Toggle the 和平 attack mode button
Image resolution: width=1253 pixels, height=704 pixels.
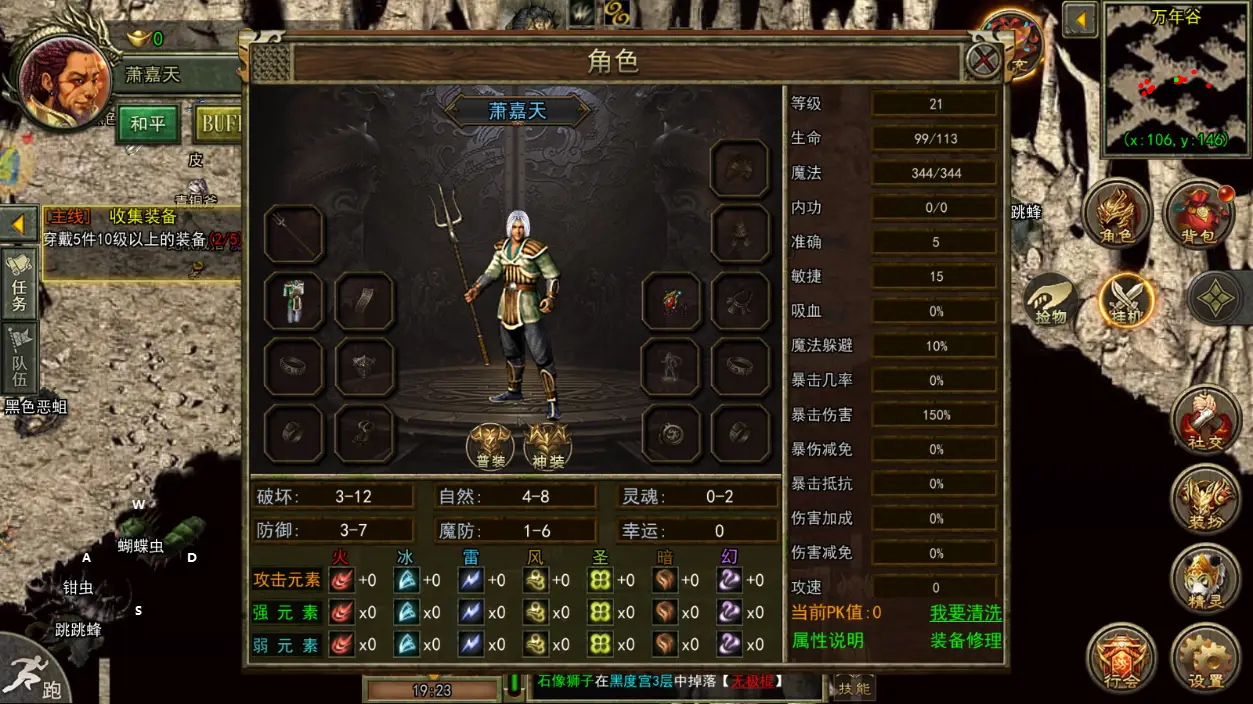147,124
